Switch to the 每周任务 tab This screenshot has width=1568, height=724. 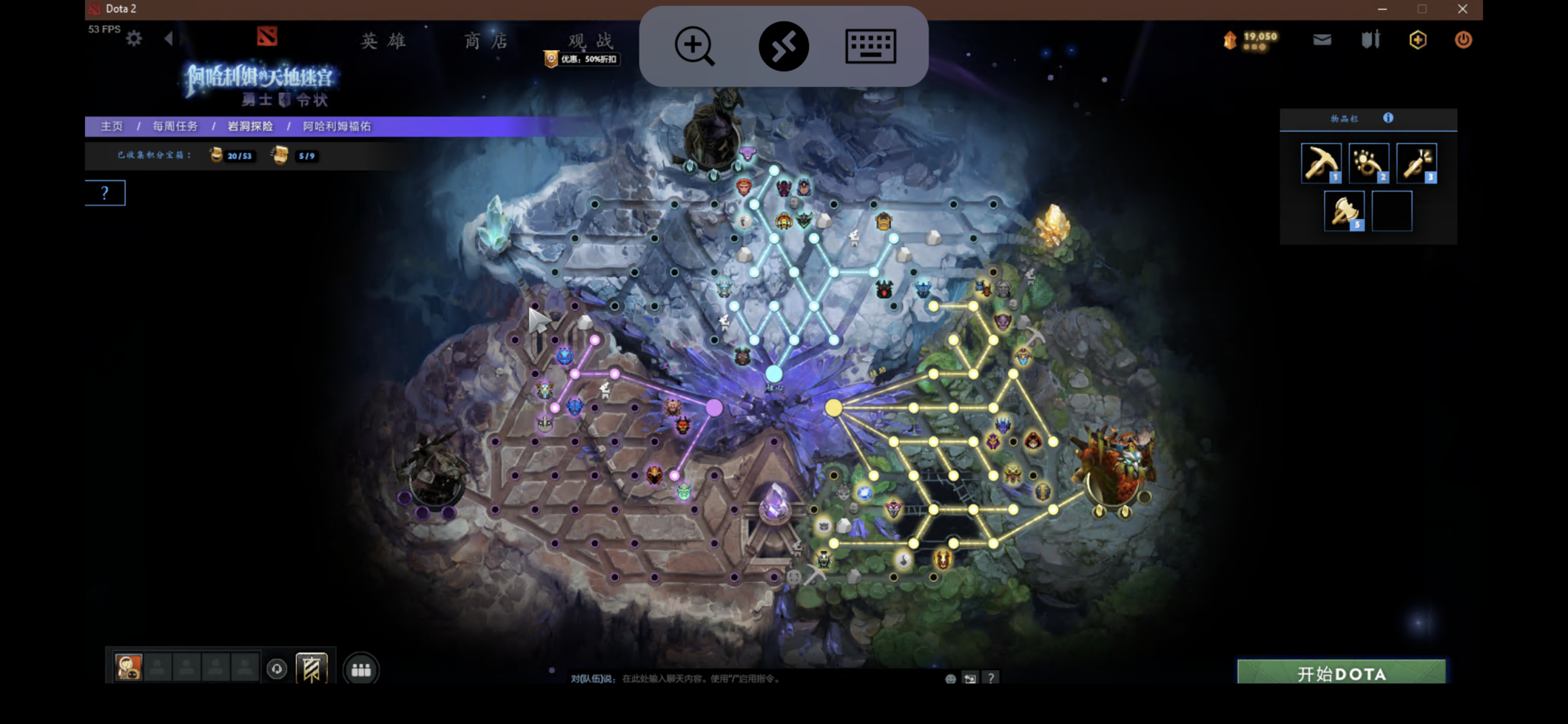click(175, 126)
